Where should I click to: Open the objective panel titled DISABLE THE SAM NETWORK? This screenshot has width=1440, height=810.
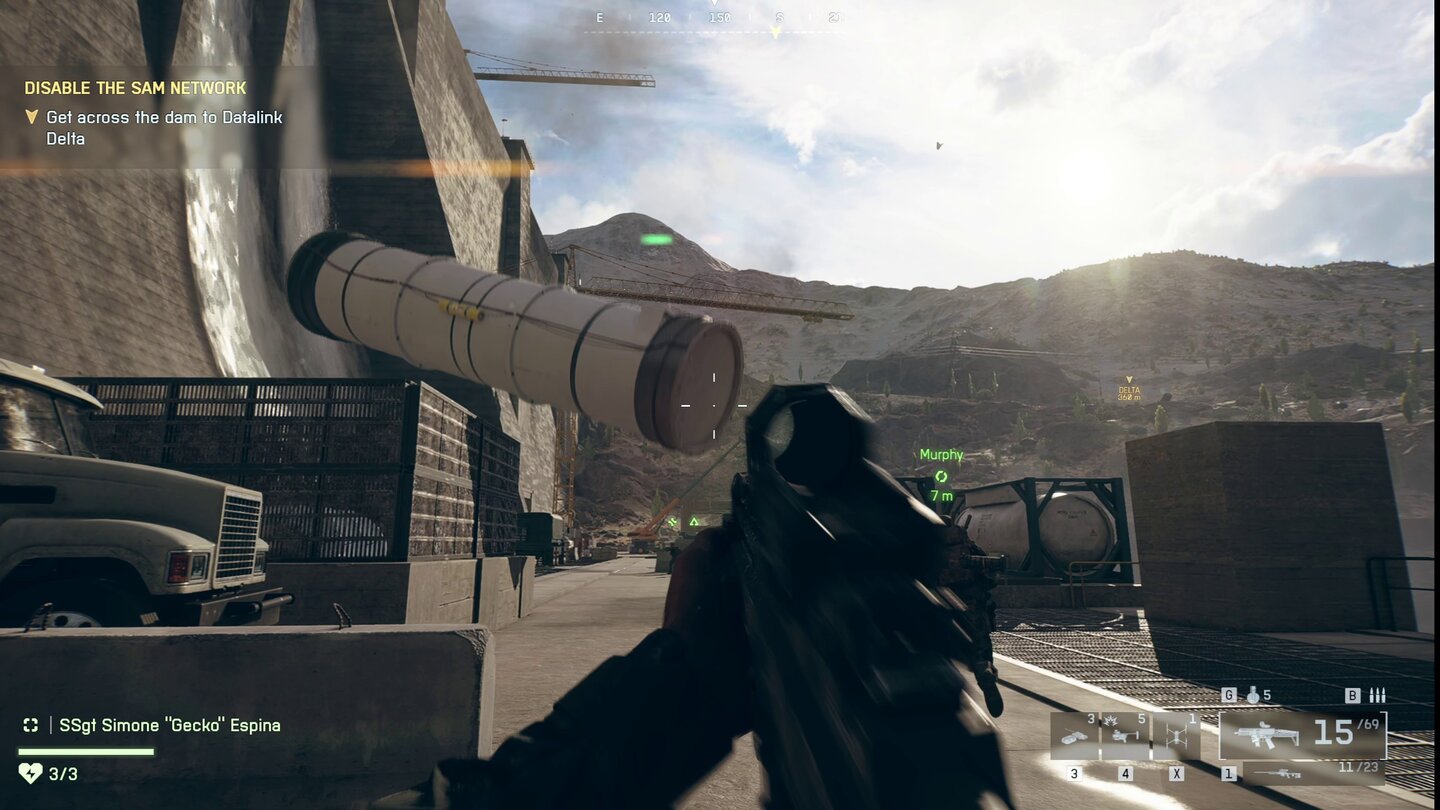click(133, 88)
